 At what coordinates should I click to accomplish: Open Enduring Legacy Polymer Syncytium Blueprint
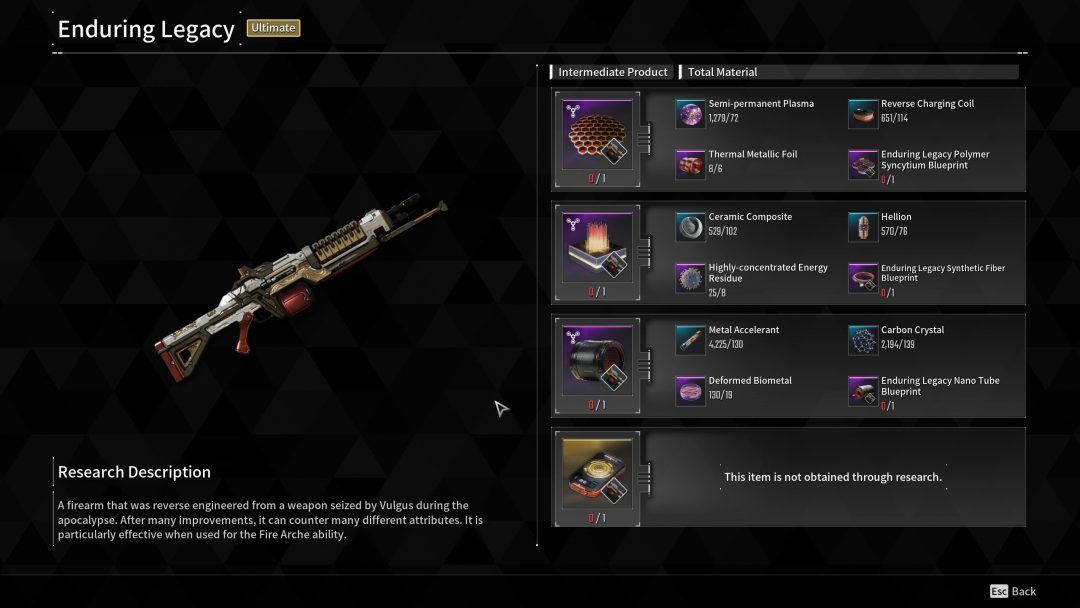click(x=863, y=164)
